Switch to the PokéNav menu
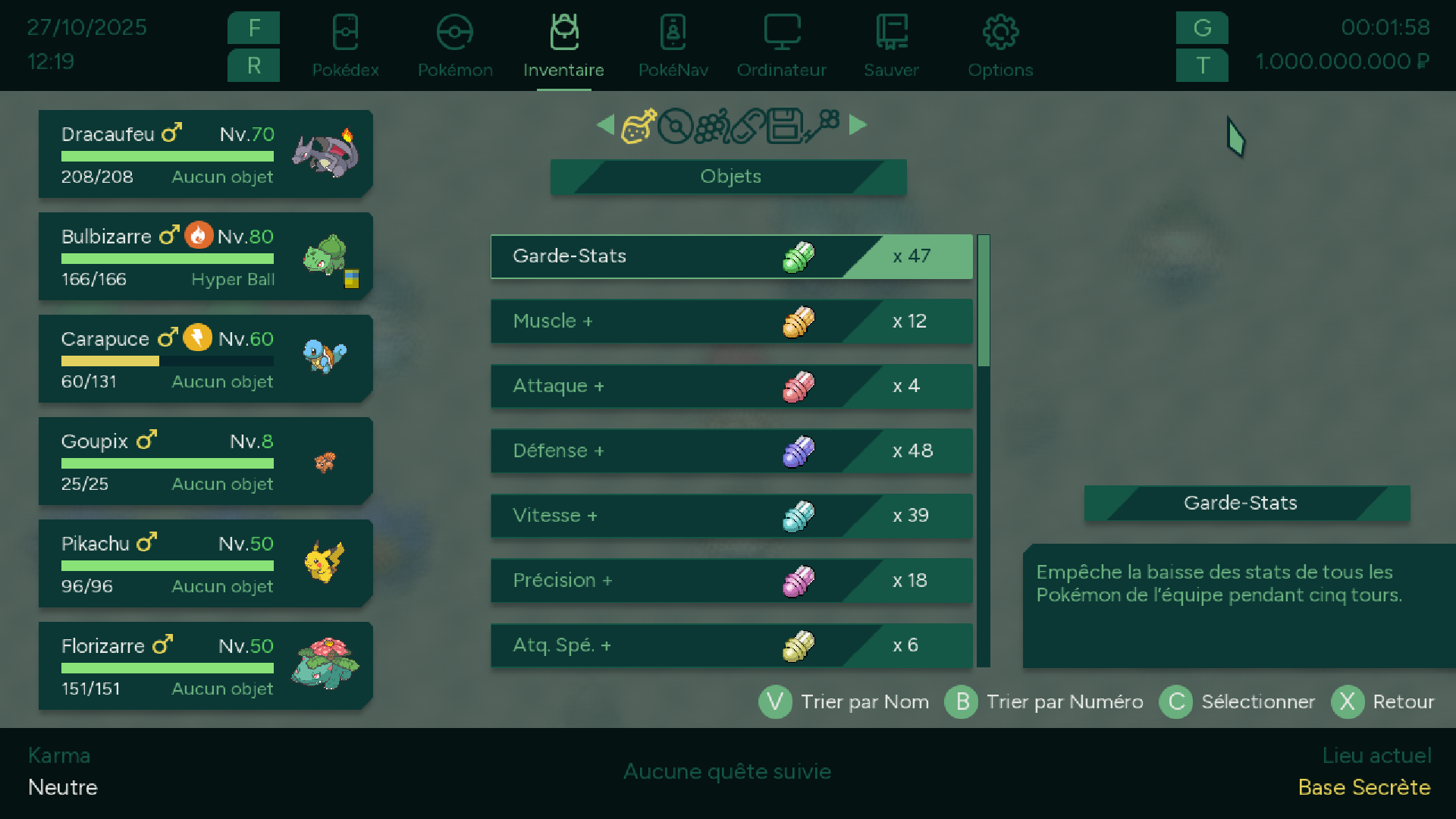This screenshot has width=1456, height=819. coord(673,46)
